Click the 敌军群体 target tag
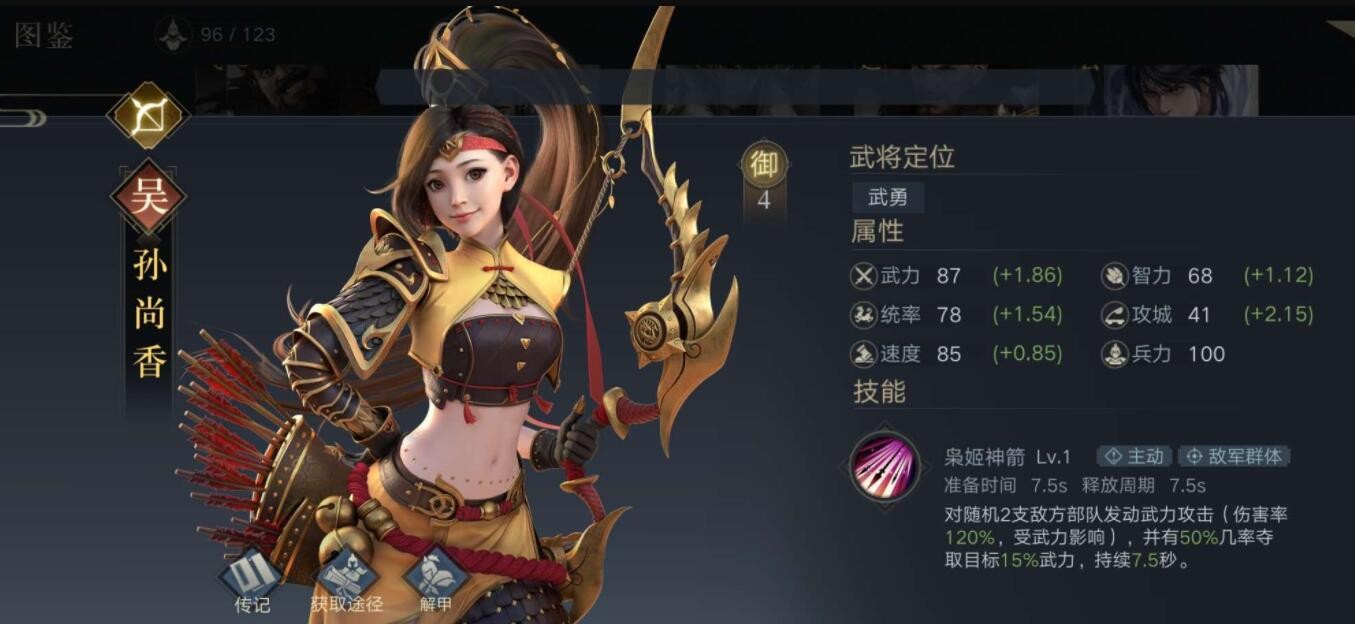Viewport: 1355px width, 624px height. click(1234, 456)
